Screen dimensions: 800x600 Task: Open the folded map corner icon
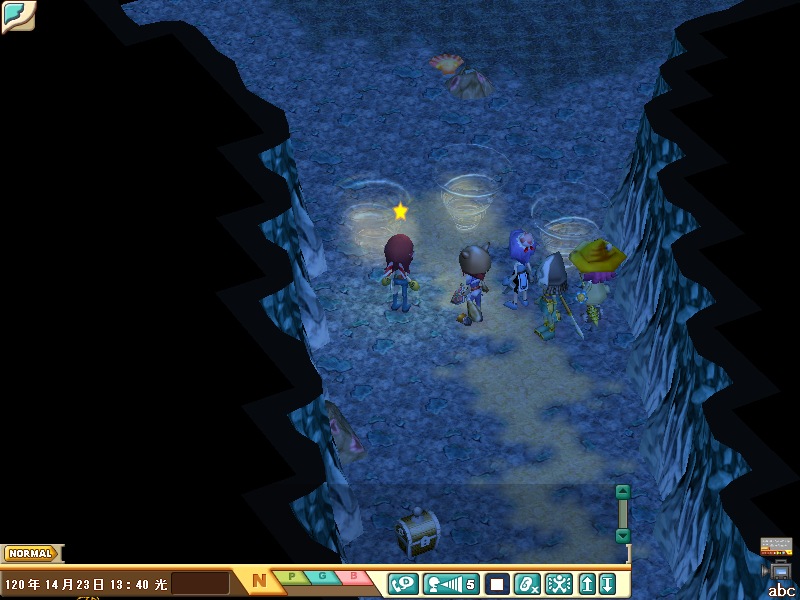(17, 16)
